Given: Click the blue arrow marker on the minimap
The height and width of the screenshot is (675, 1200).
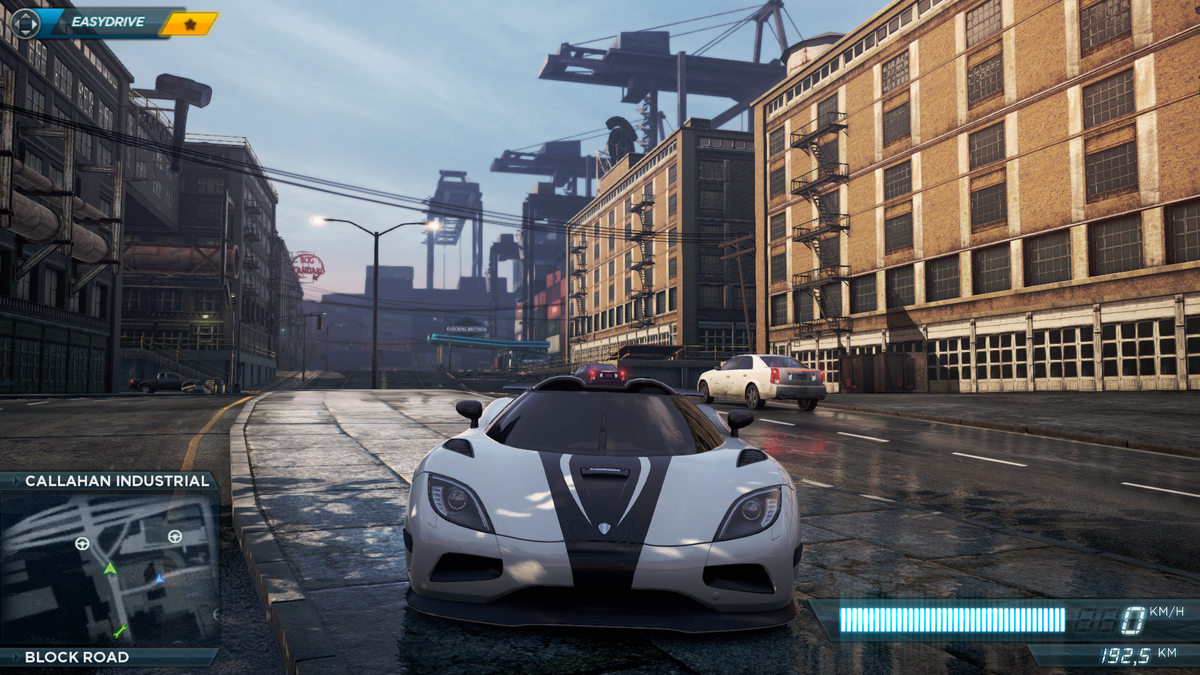Looking at the screenshot, I should tap(159, 578).
